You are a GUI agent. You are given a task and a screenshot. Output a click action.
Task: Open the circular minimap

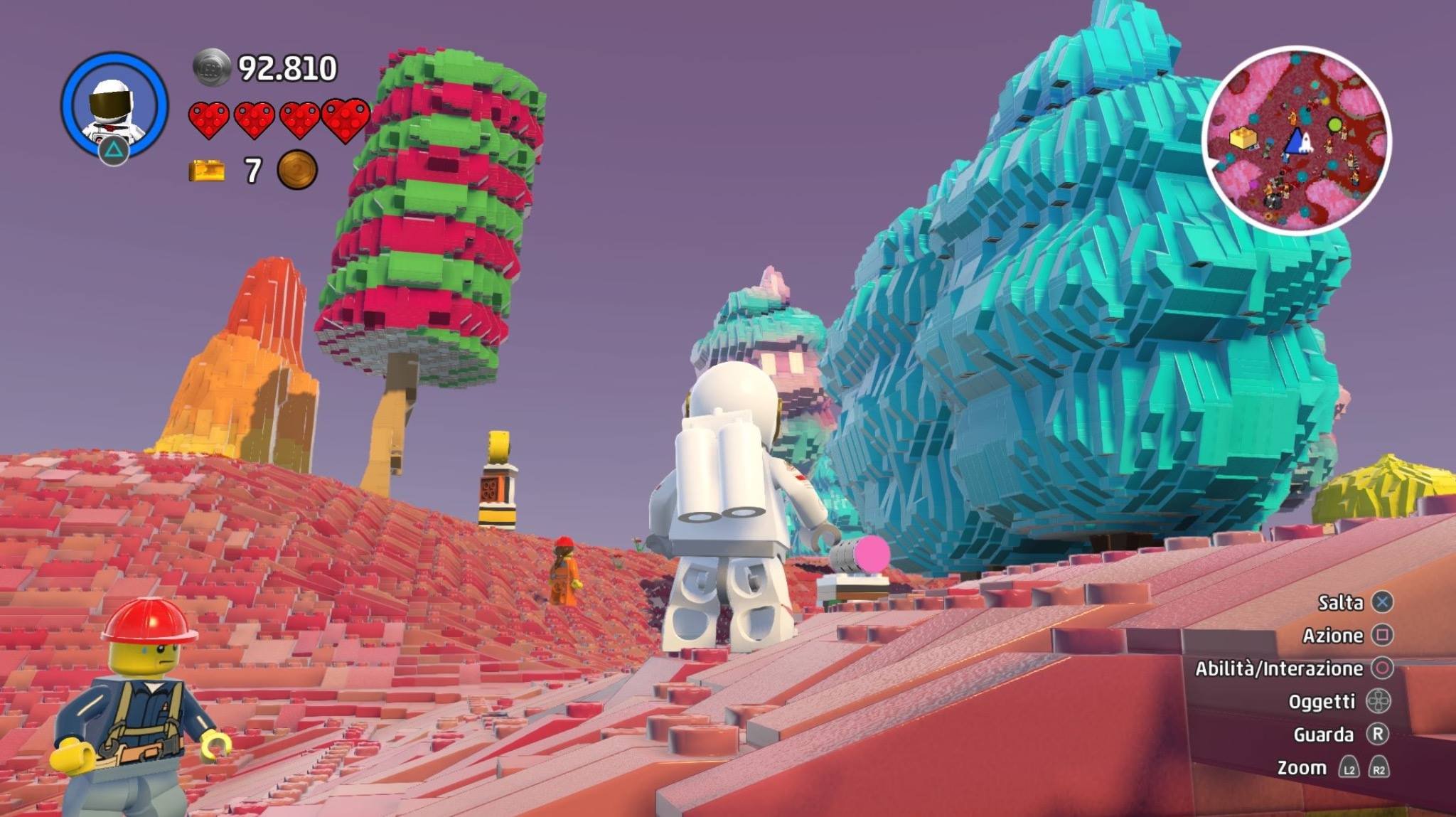(x=1296, y=140)
